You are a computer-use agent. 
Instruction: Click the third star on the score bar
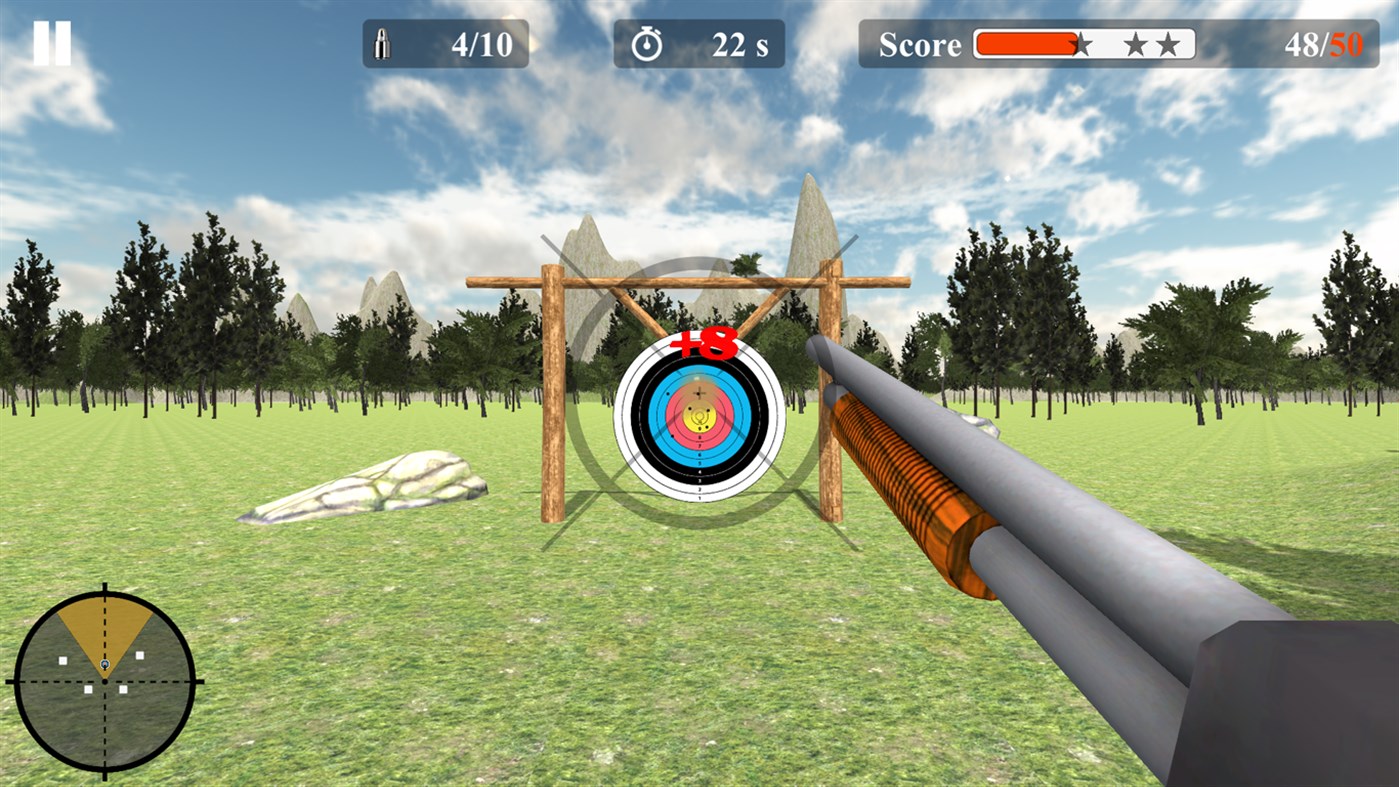(1168, 44)
